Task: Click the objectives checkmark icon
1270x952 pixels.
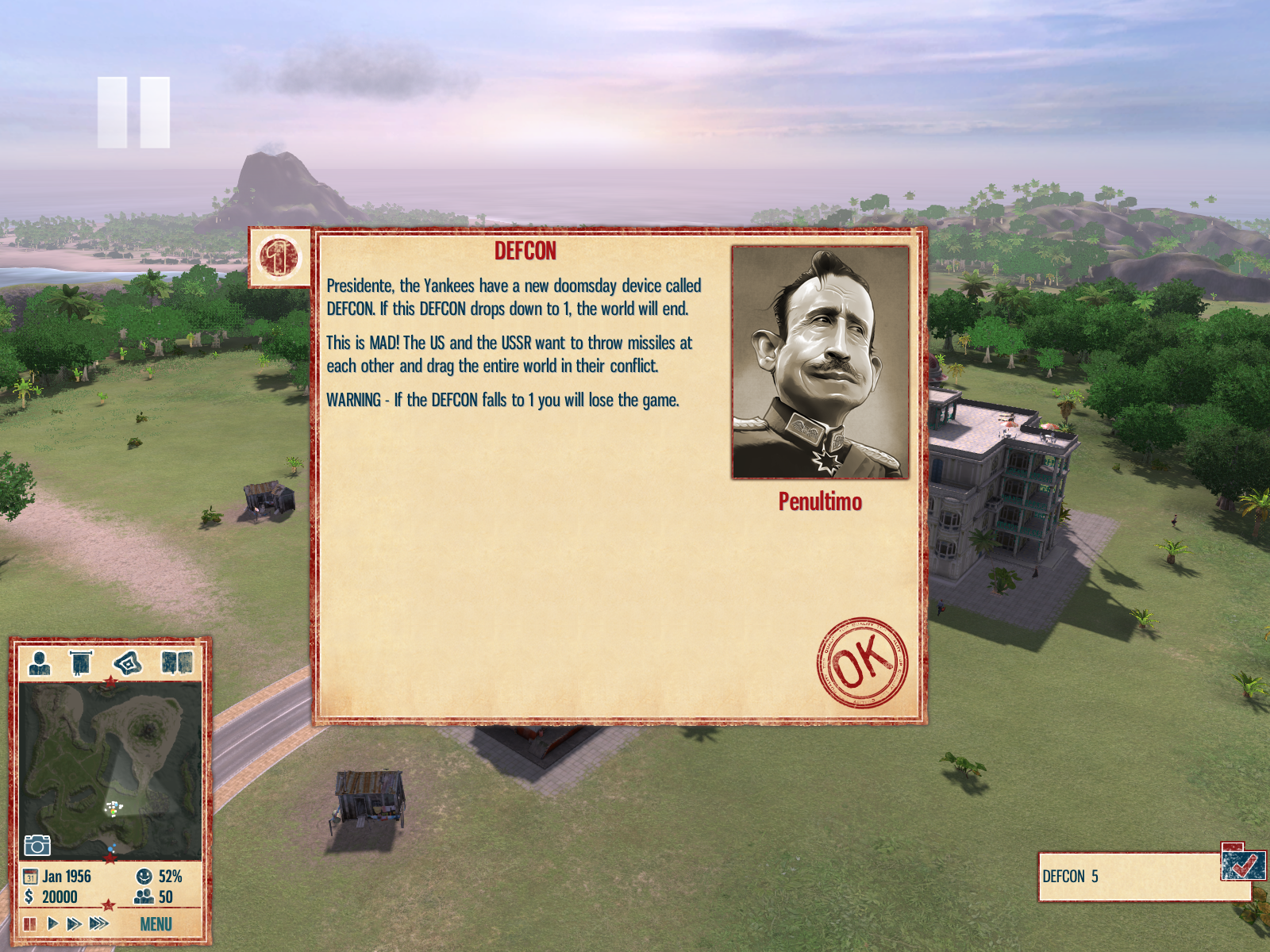Action: 1242,863
